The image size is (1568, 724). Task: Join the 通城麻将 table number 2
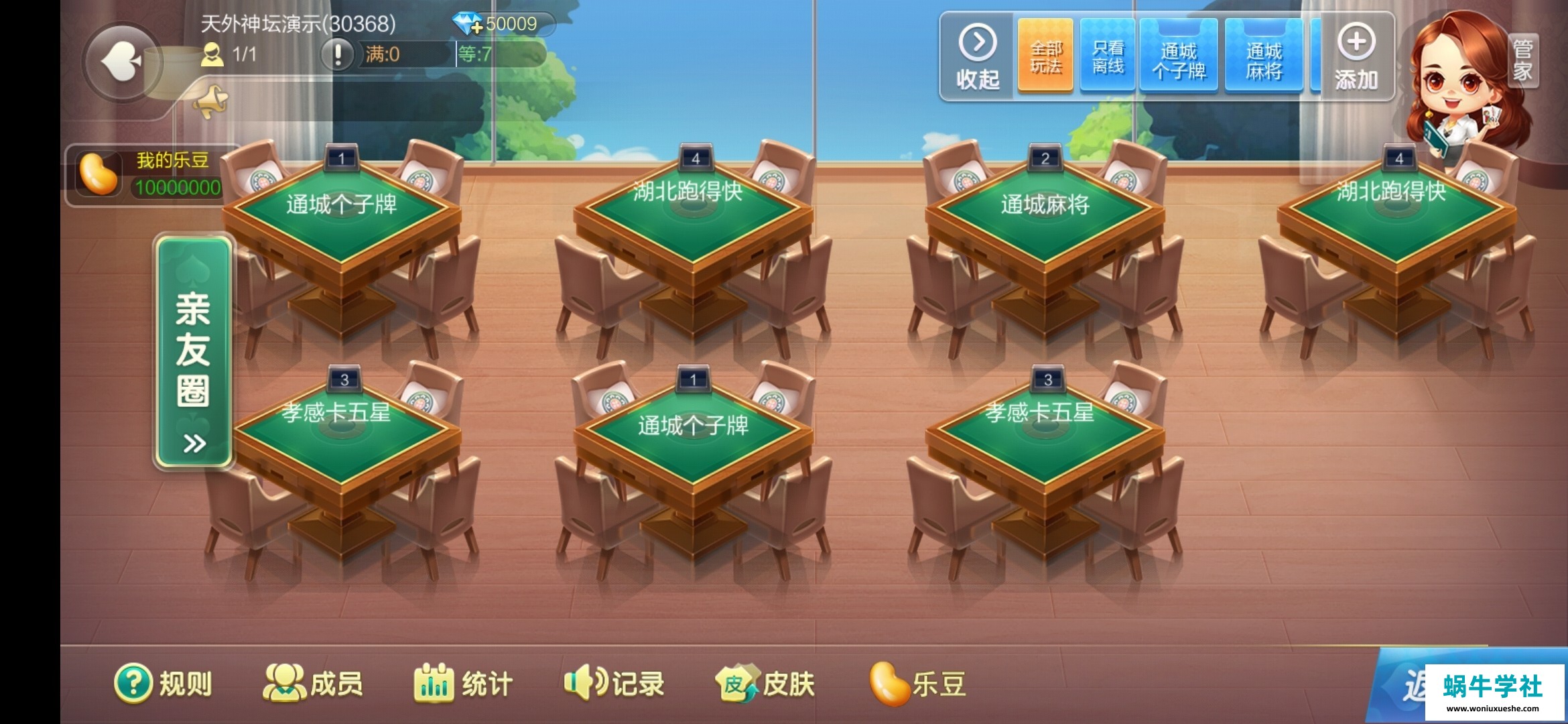coord(1044,215)
